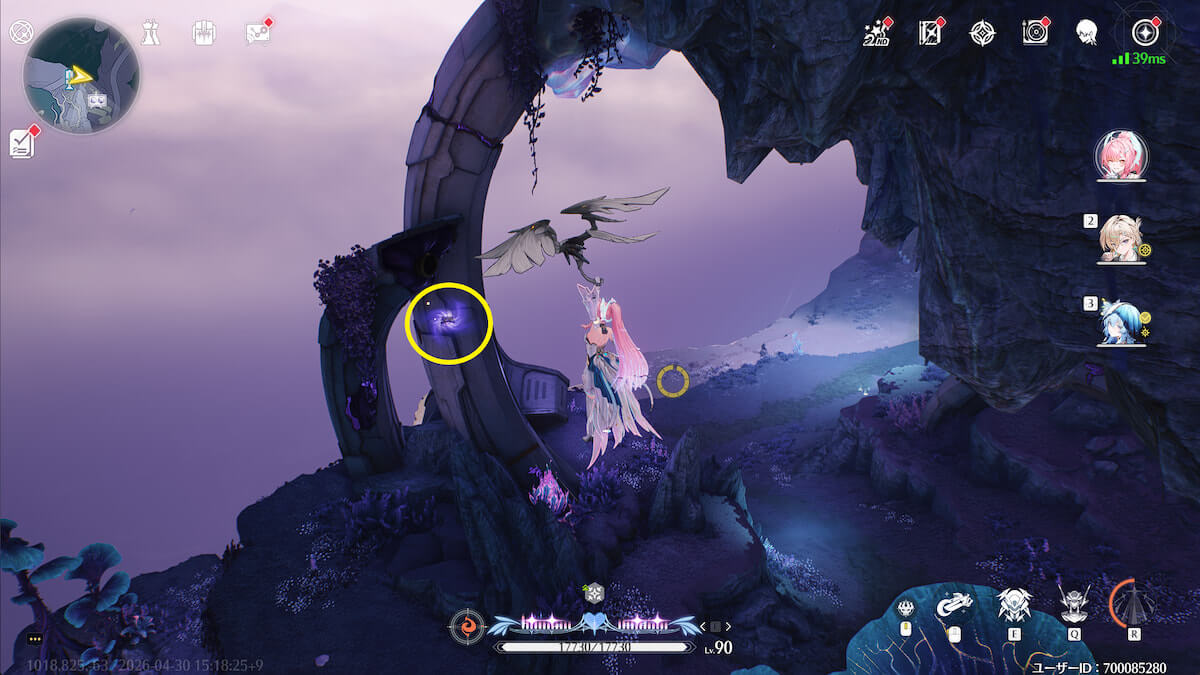Open the character head silhouette icon
1200x675 pixels.
[x=1088, y=33]
